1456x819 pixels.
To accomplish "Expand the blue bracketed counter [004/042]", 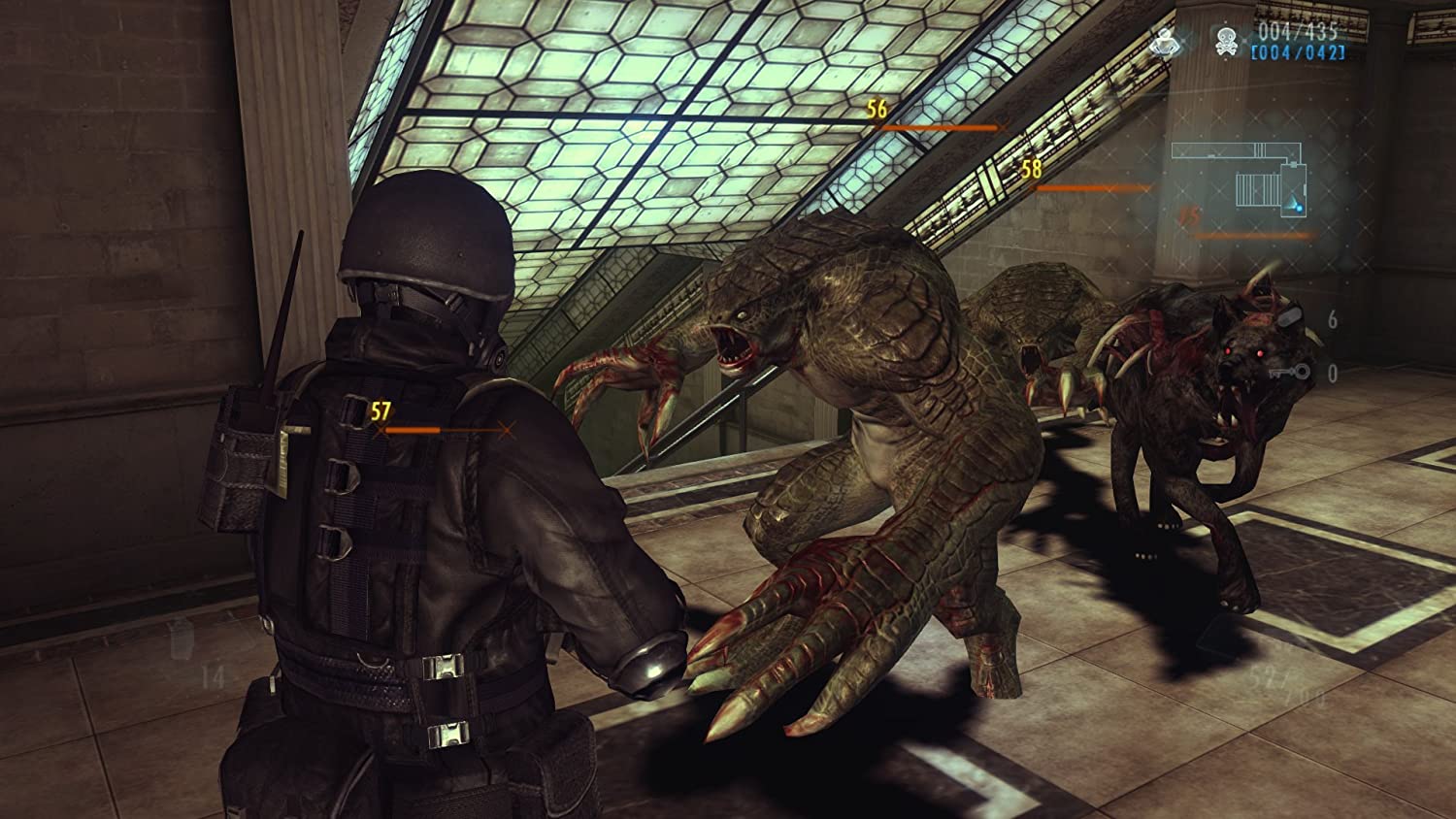I will [1301, 51].
